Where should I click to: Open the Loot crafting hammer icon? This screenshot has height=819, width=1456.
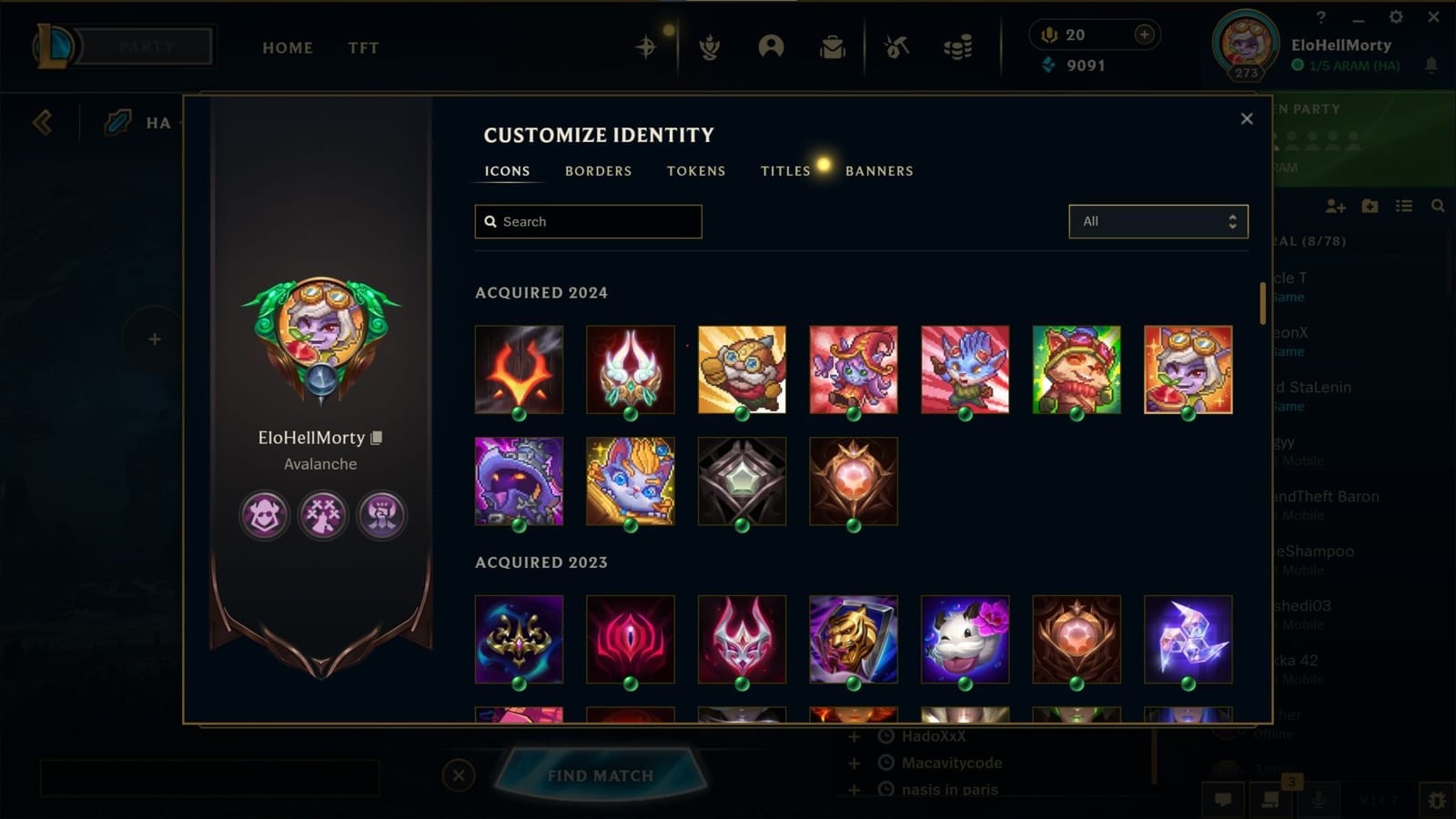pyautogui.click(x=895, y=48)
